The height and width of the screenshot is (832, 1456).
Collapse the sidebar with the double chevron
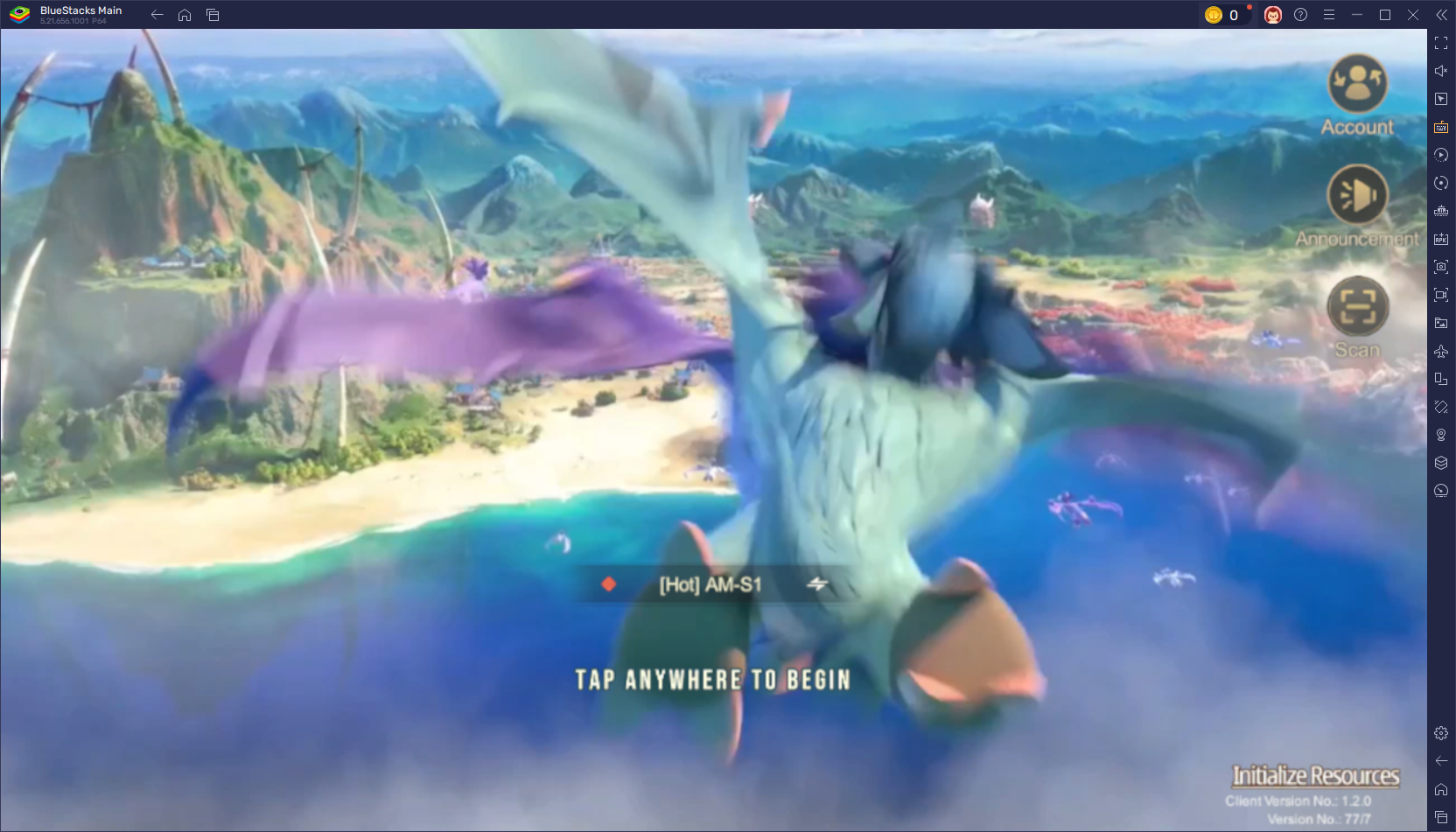pos(1441,14)
